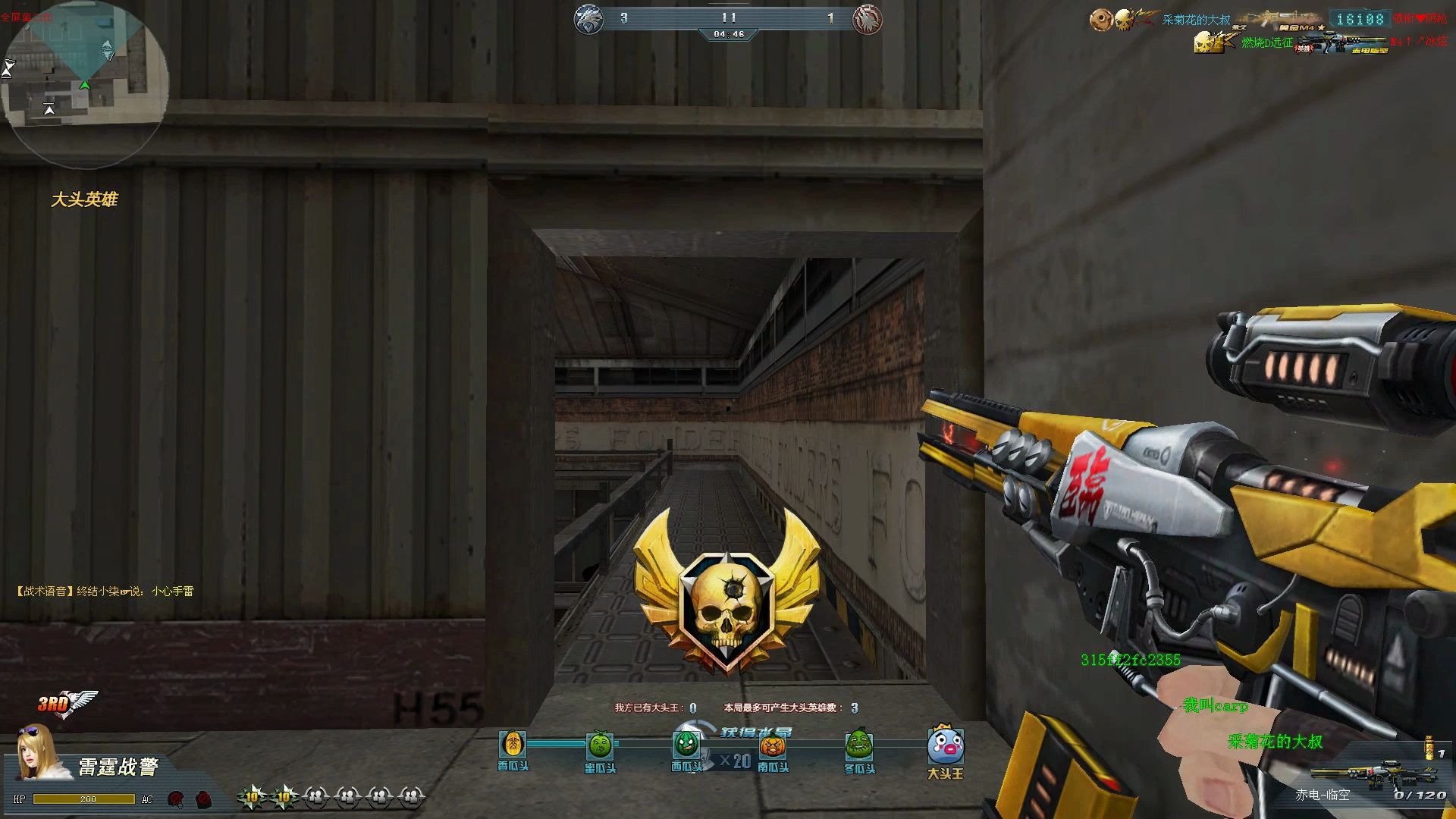Click the red helmet armor icon
Image resolution: width=1456 pixels, height=819 pixels.
tap(176, 799)
